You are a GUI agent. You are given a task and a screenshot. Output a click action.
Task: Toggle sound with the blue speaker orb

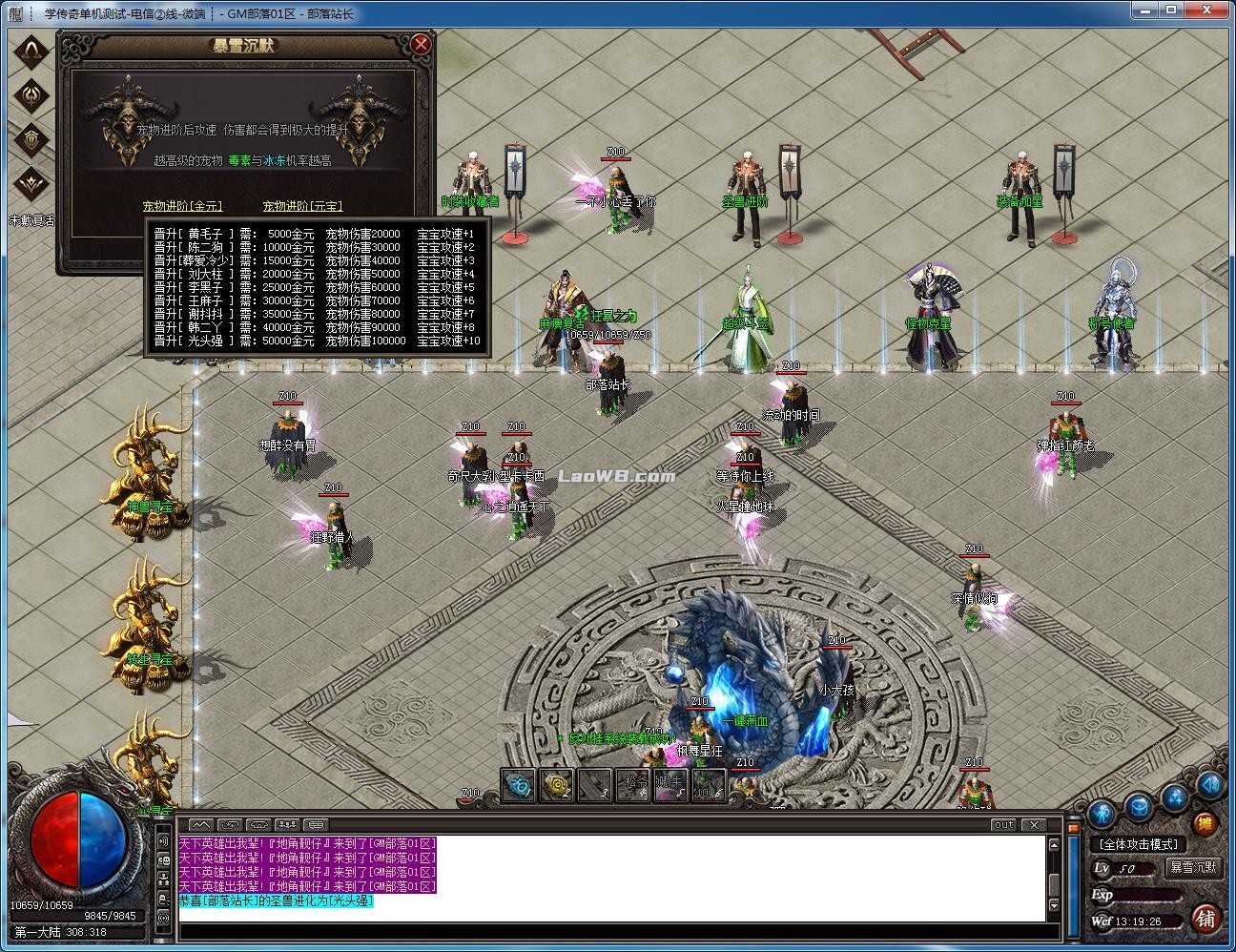click(x=1209, y=785)
